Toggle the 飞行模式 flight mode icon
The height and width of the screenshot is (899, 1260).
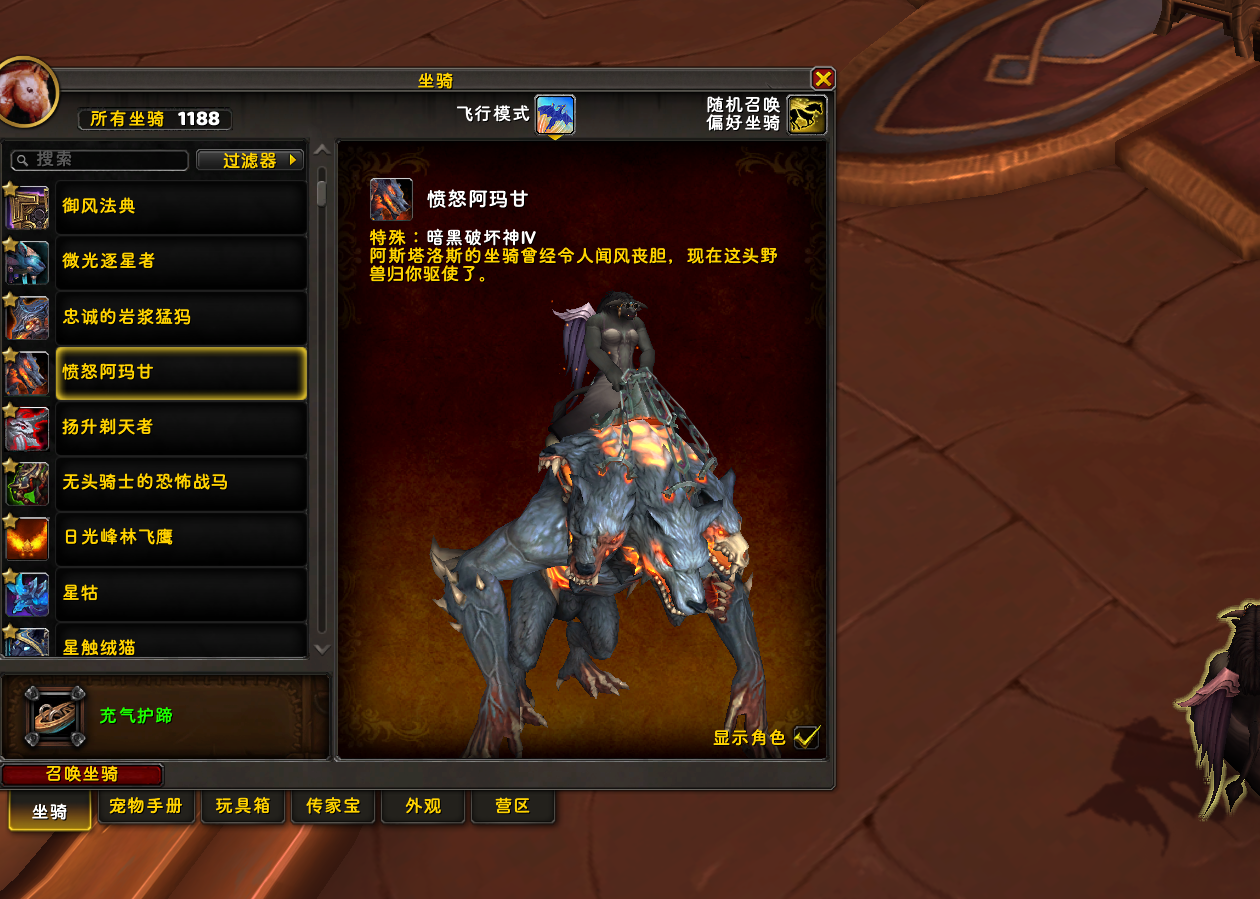click(555, 115)
